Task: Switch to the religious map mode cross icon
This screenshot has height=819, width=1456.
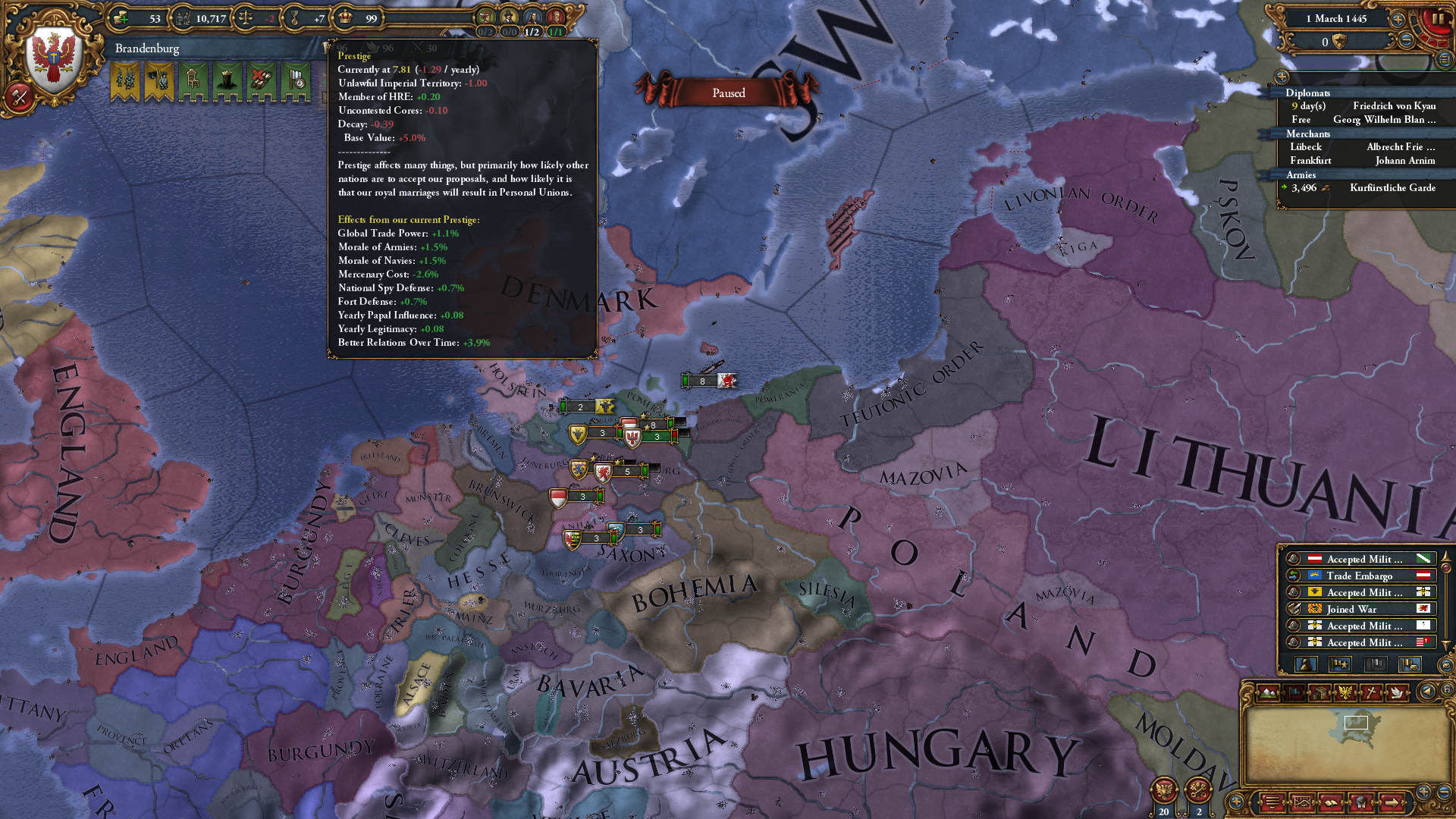Action: tap(1371, 692)
